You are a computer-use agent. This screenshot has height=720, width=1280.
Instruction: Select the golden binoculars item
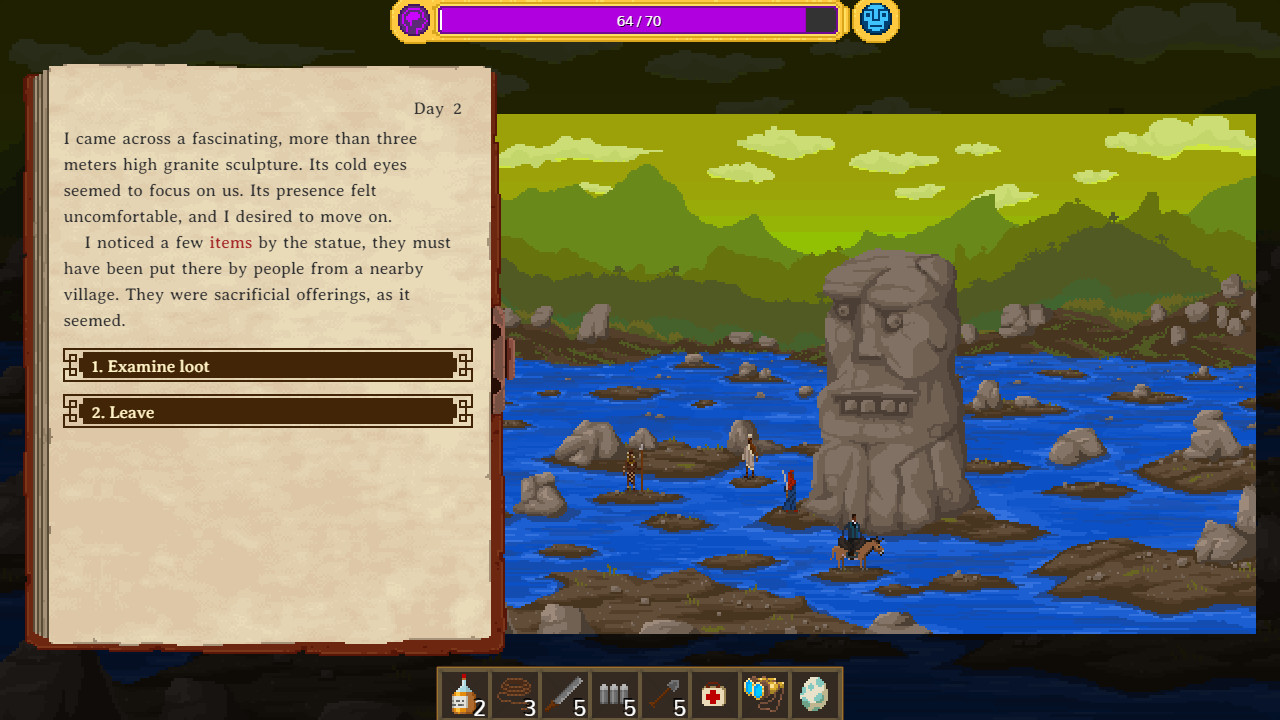(x=763, y=695)
